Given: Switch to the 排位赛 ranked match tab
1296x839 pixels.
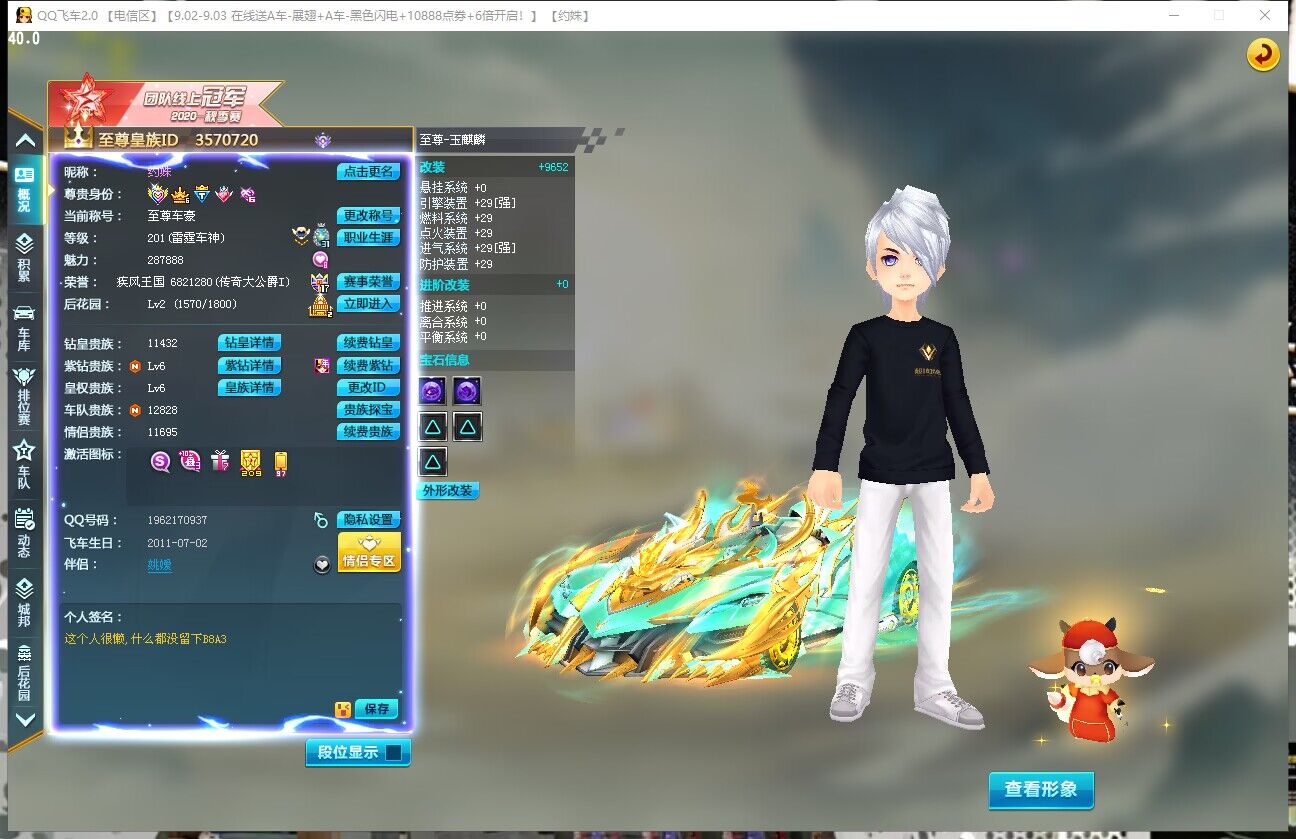Looking at the screenshot, I should tap(24, 394).
